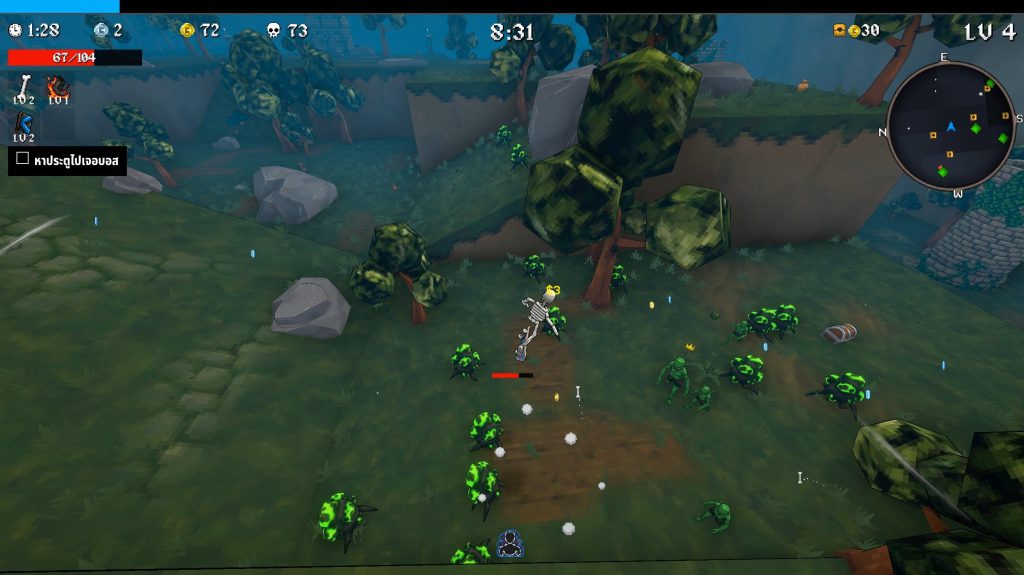Tick the Thai quest objective checkbox

tap(23, 158)
